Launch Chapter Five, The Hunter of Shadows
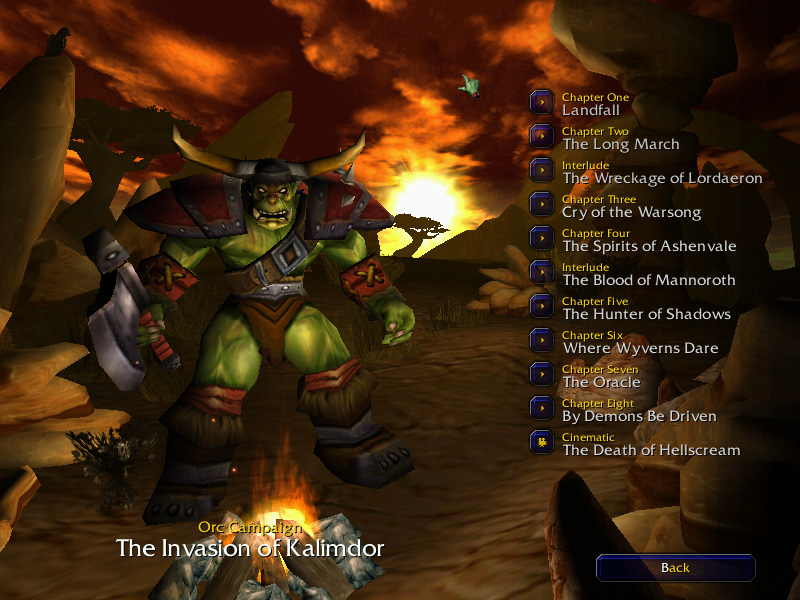This screenshot has width=800, height=600. (542, 306)
